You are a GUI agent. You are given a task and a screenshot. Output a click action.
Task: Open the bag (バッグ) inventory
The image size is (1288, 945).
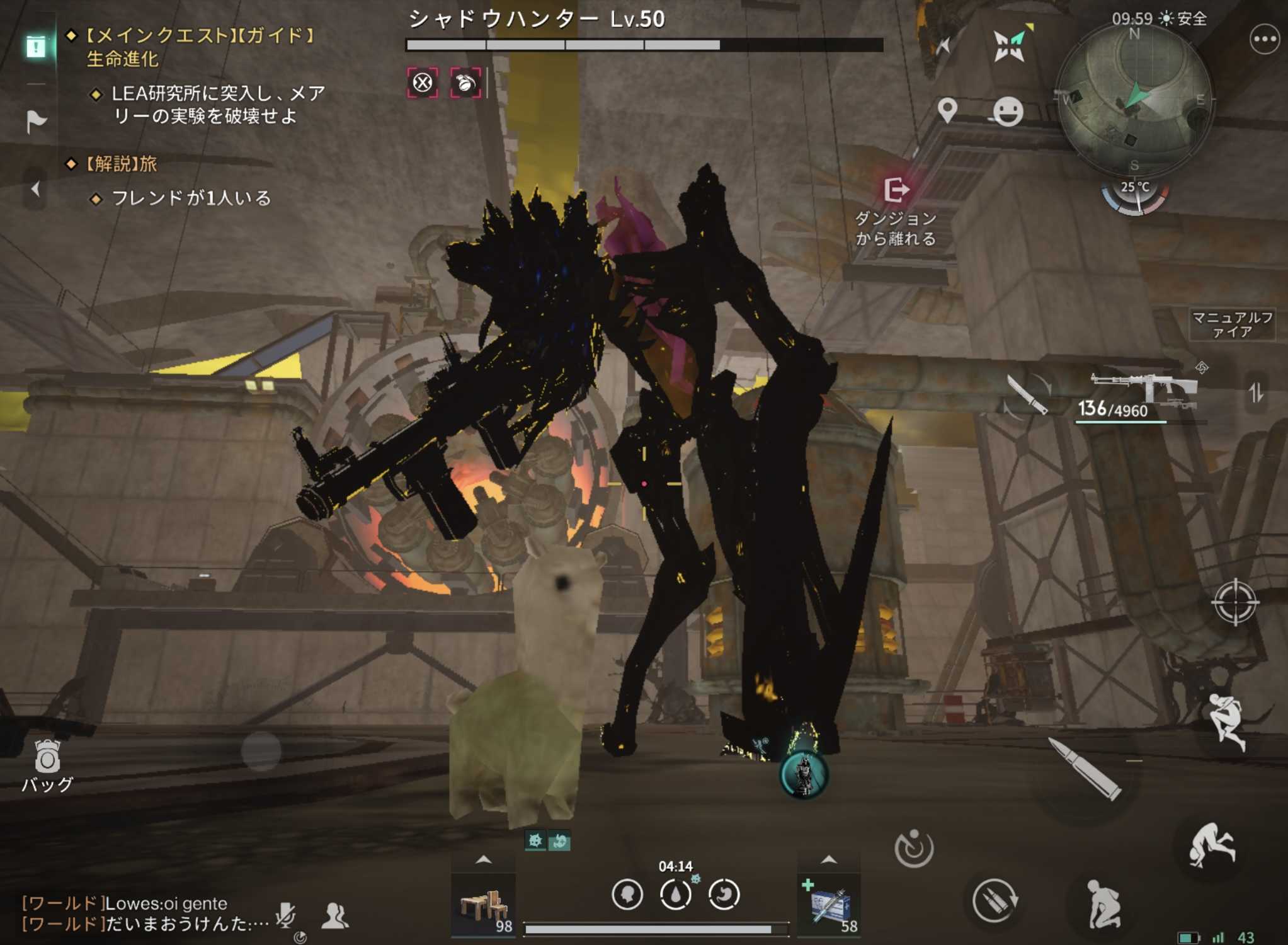tap(47, 764)
